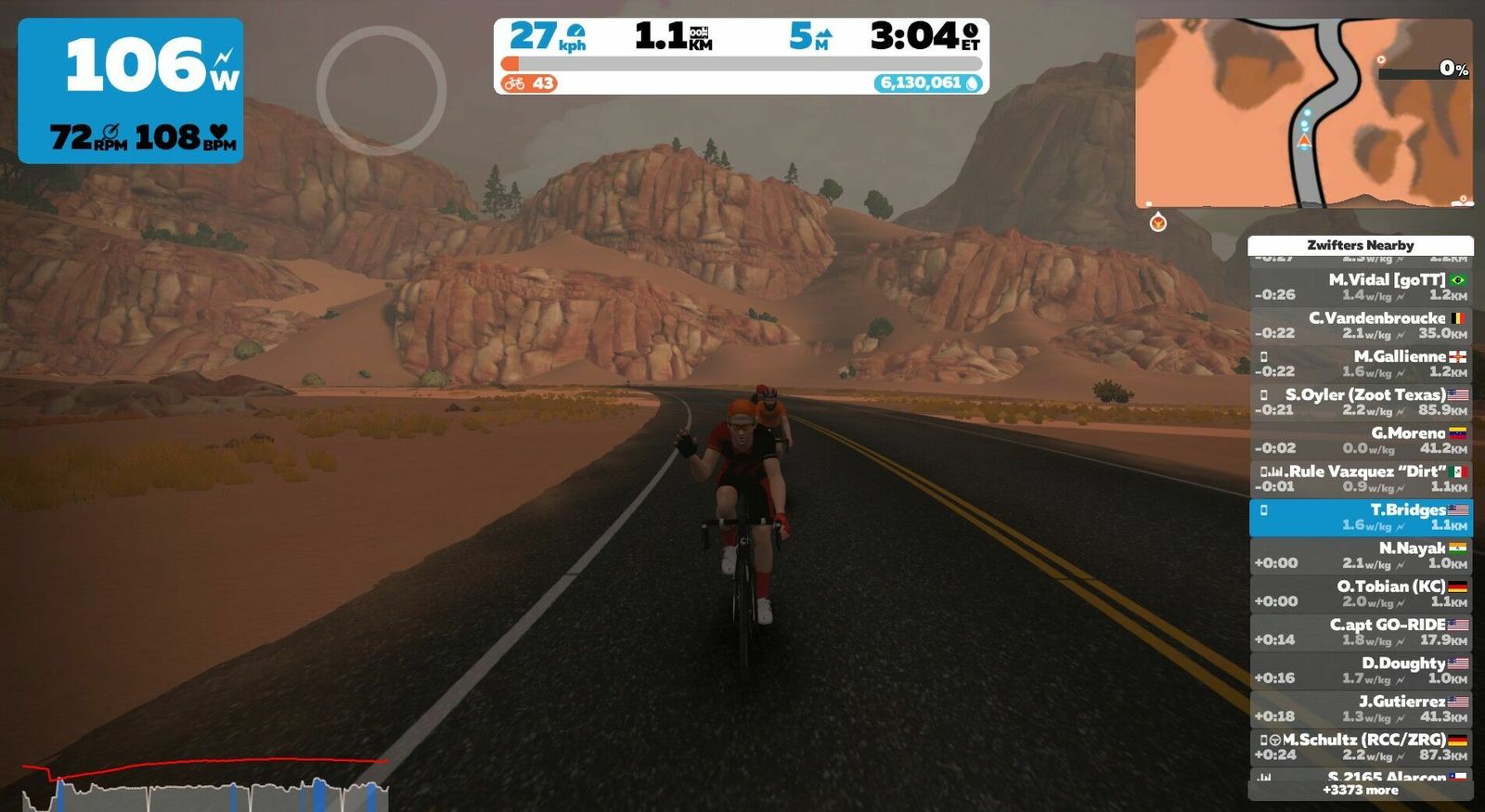Image resolution: width=1485 pixels, height=812 pixels.
Task: Click O.Tobian (KC) rider entry
Action: coord(1360,594)
